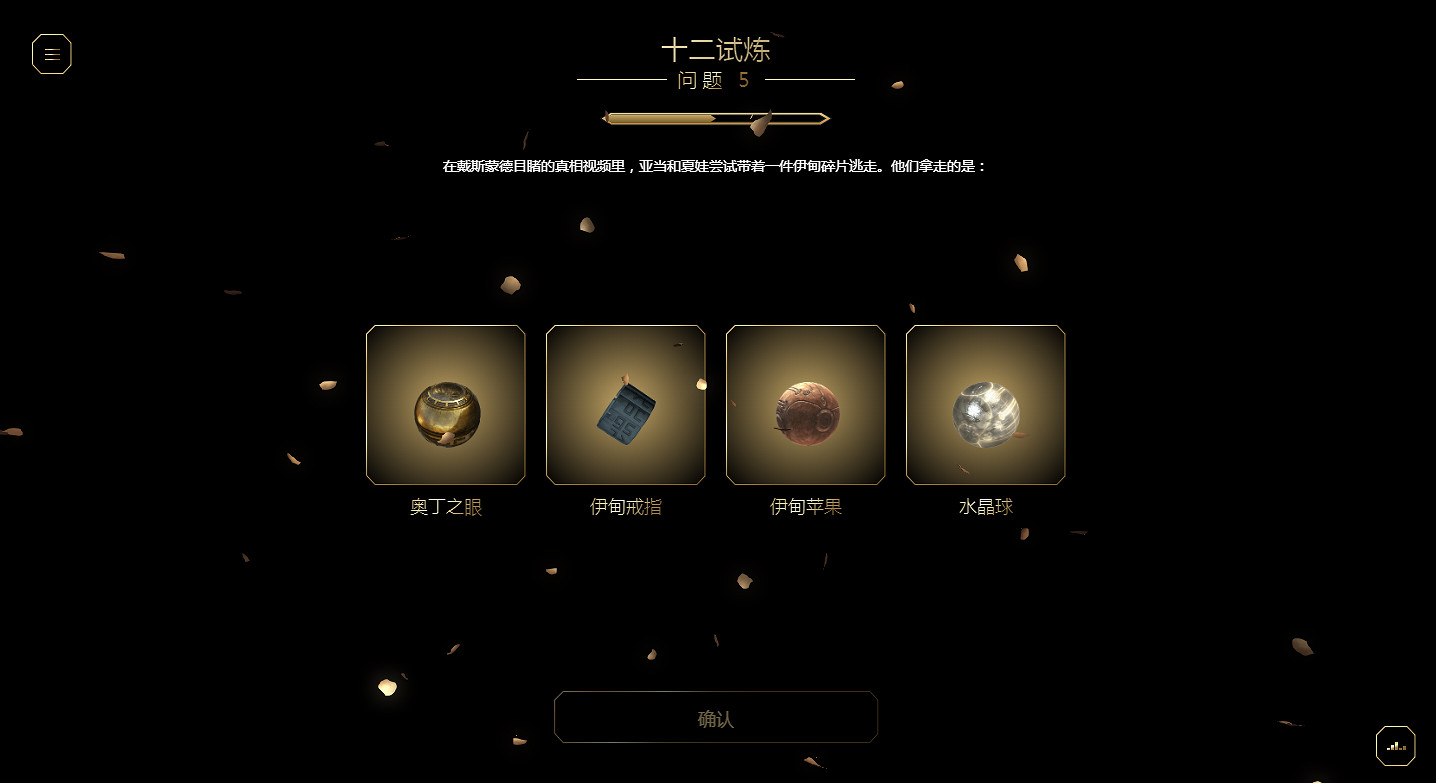Click the 十二试炼 title
The width and height of the screenshot is (1436, 783).
pyautogui.click(x=716, y=50)
